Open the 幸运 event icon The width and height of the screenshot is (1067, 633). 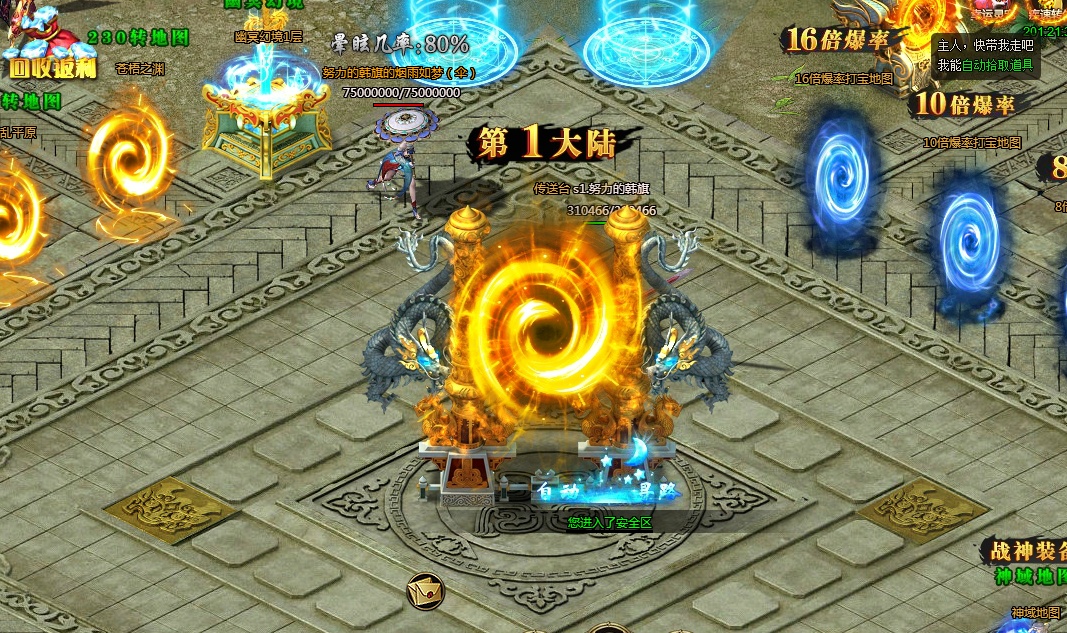coord(992,10)
